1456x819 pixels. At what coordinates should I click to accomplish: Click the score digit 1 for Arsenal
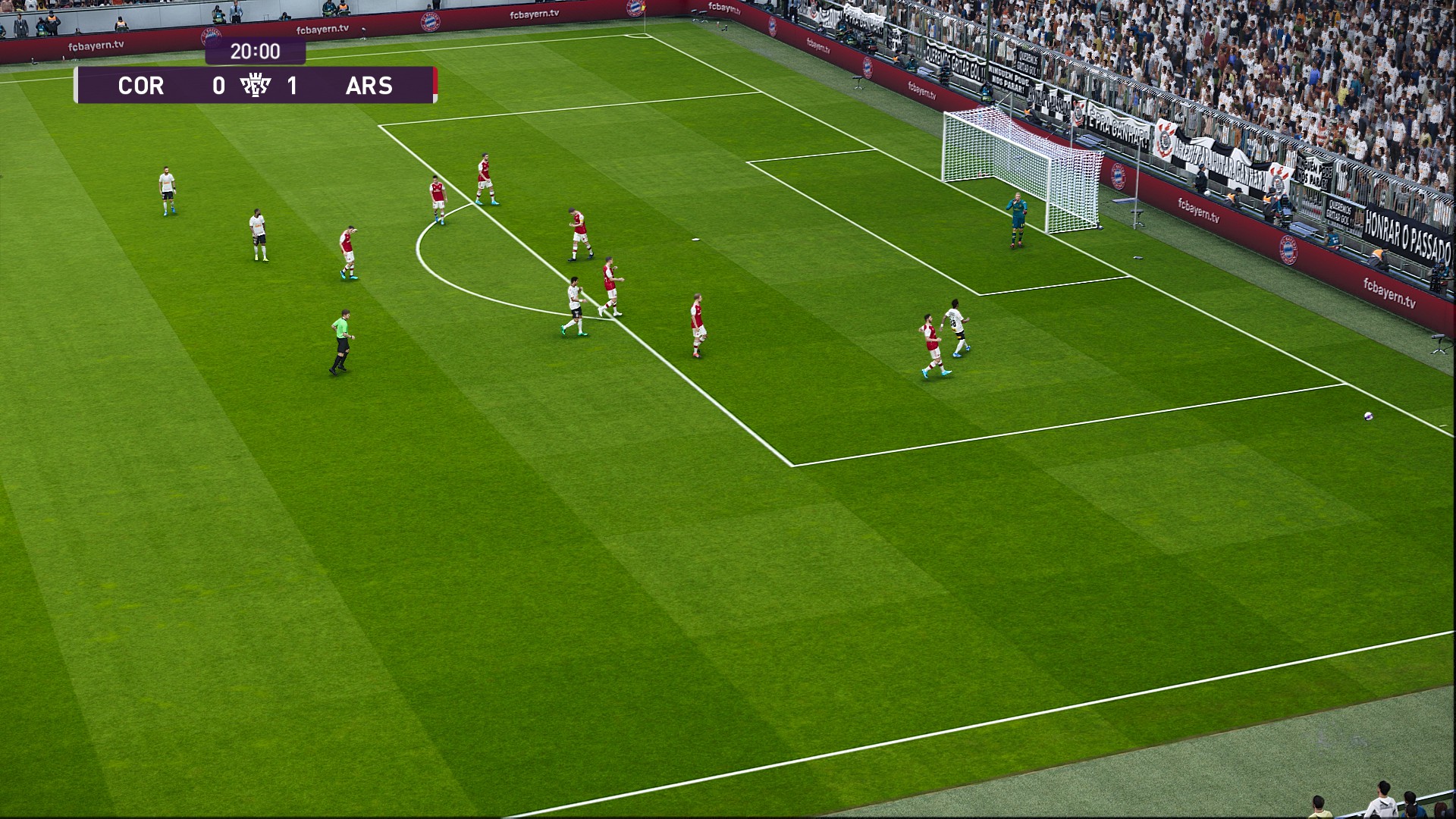[x=292, y=85]
